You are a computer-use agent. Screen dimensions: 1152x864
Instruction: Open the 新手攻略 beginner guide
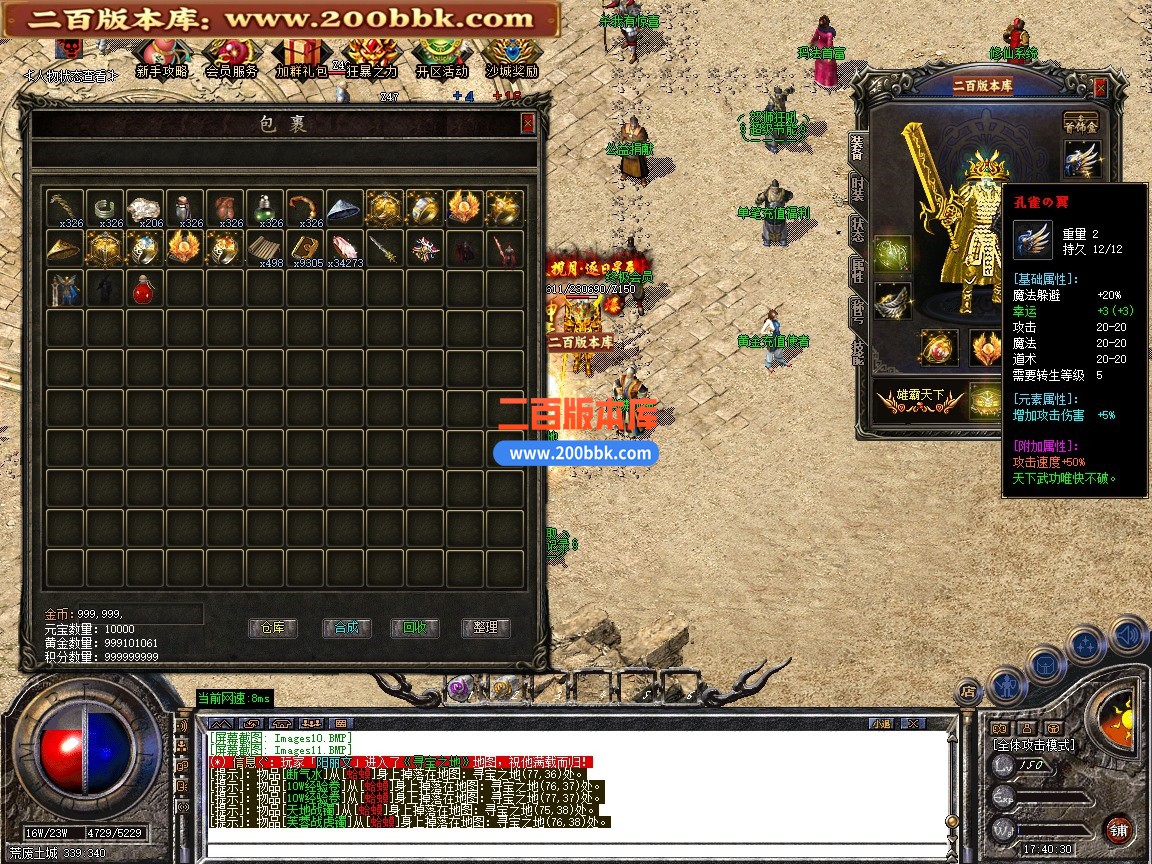coord(161,58)
